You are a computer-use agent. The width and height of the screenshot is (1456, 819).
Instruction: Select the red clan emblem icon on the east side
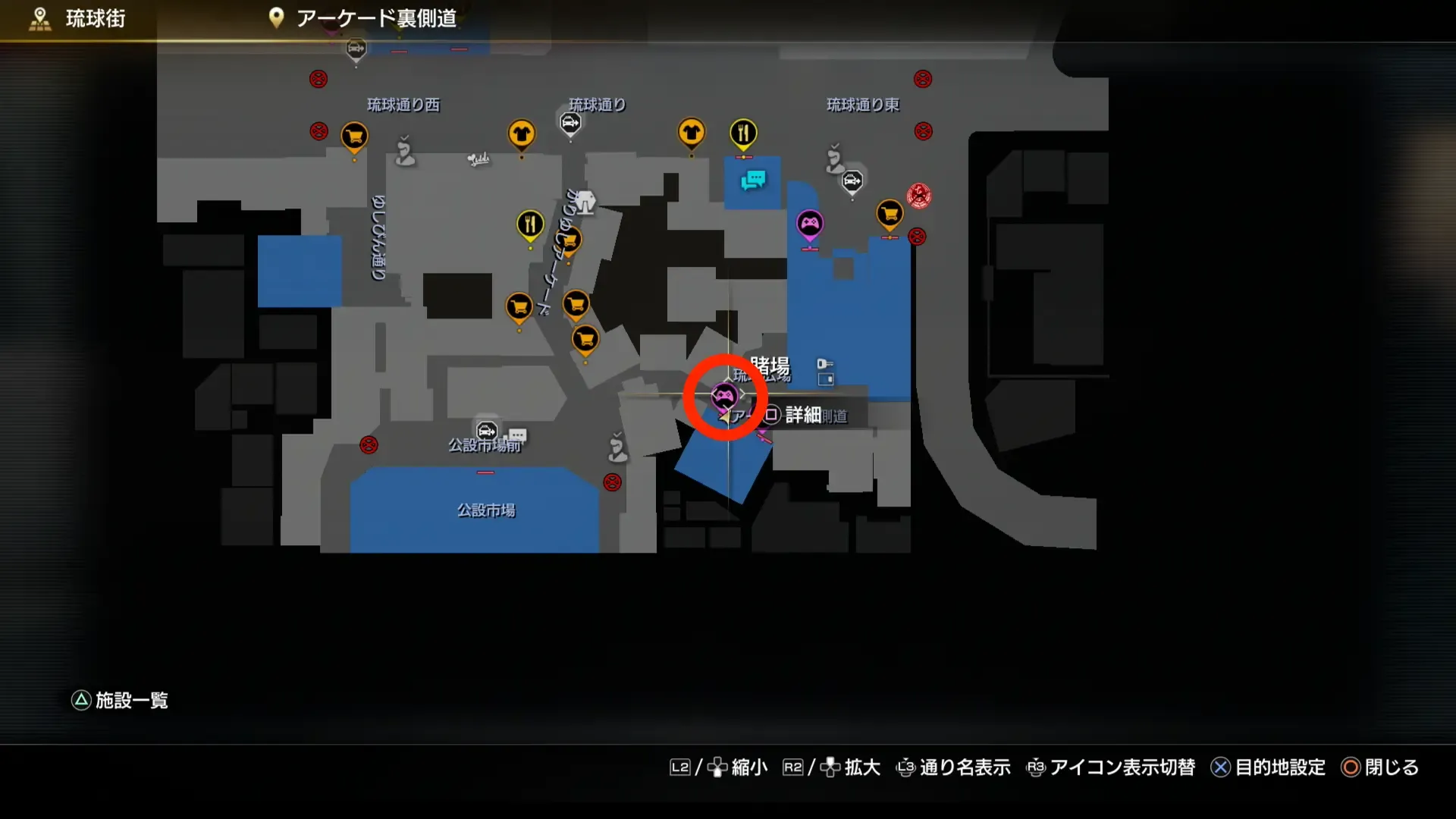(918, 195)
